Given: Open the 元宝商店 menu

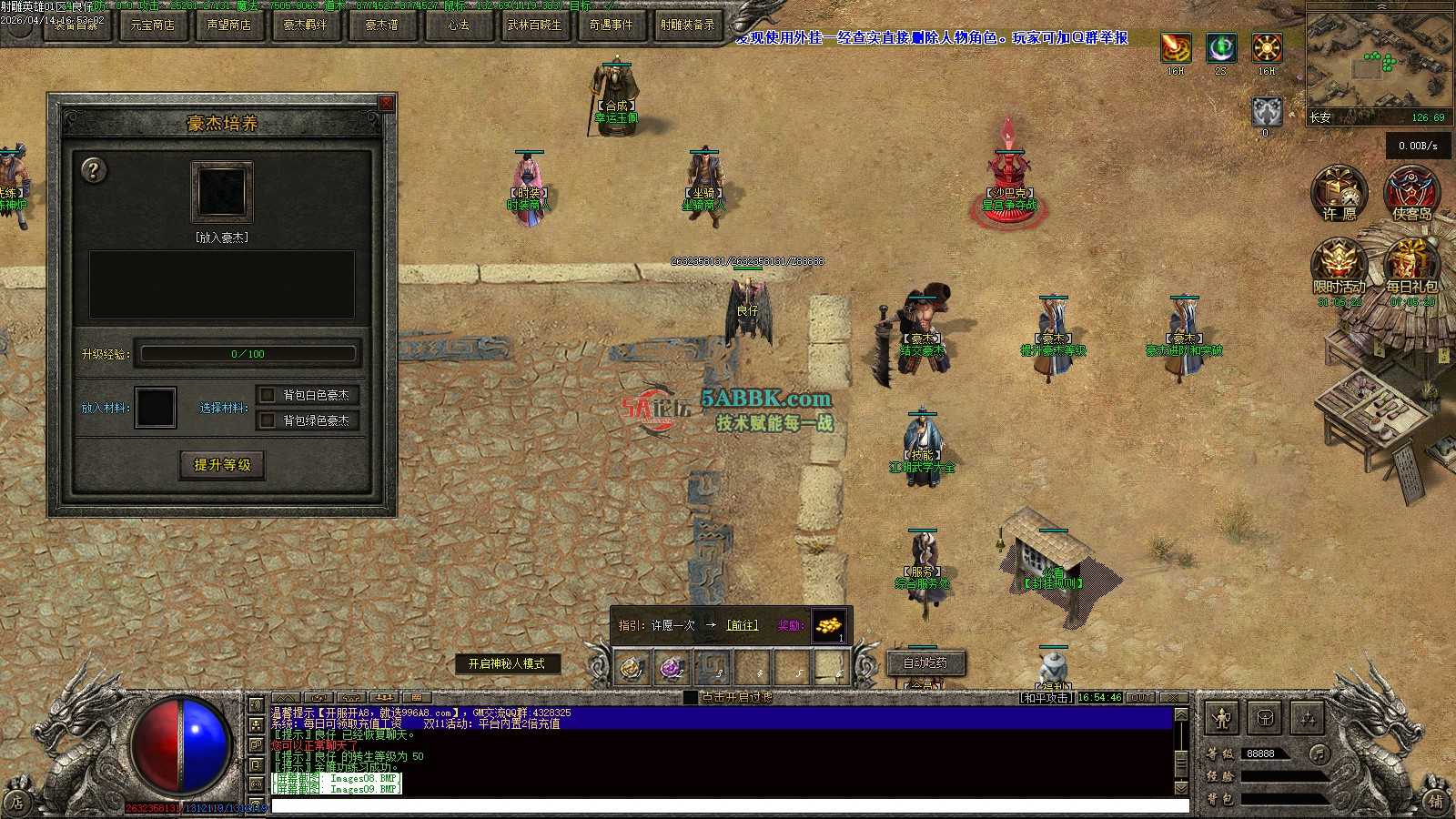Looking at the screenshot, I should [153, 25].
